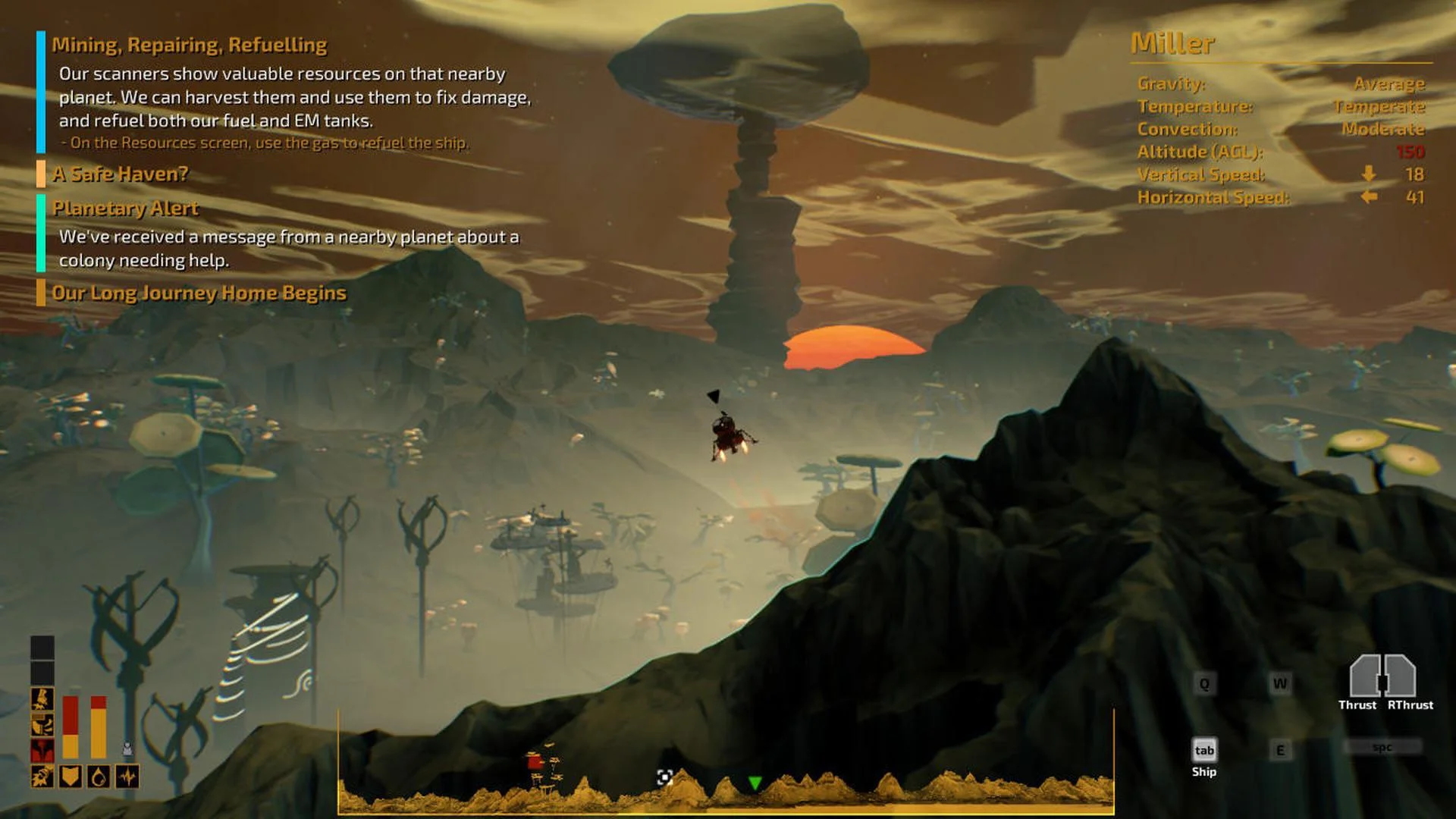The image size is (1456, 819).
Task: Click the EM pulse icon
Action: click(x=127, y=776)
